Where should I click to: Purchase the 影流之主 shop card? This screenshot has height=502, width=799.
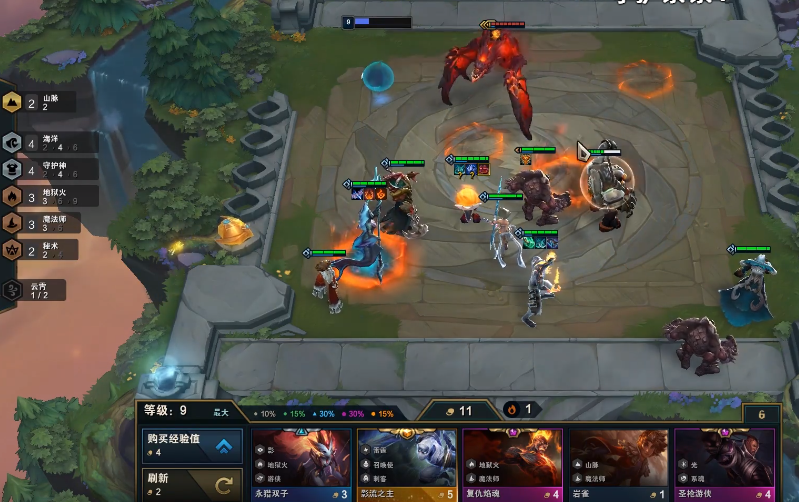pyautogui.click(x=407, y=464)
